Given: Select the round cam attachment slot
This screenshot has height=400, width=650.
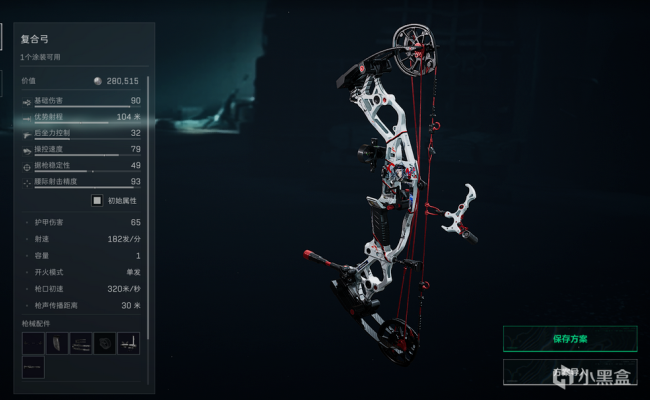Looking at the screenshot, I should pyautogui.click(x=105, y=344).
